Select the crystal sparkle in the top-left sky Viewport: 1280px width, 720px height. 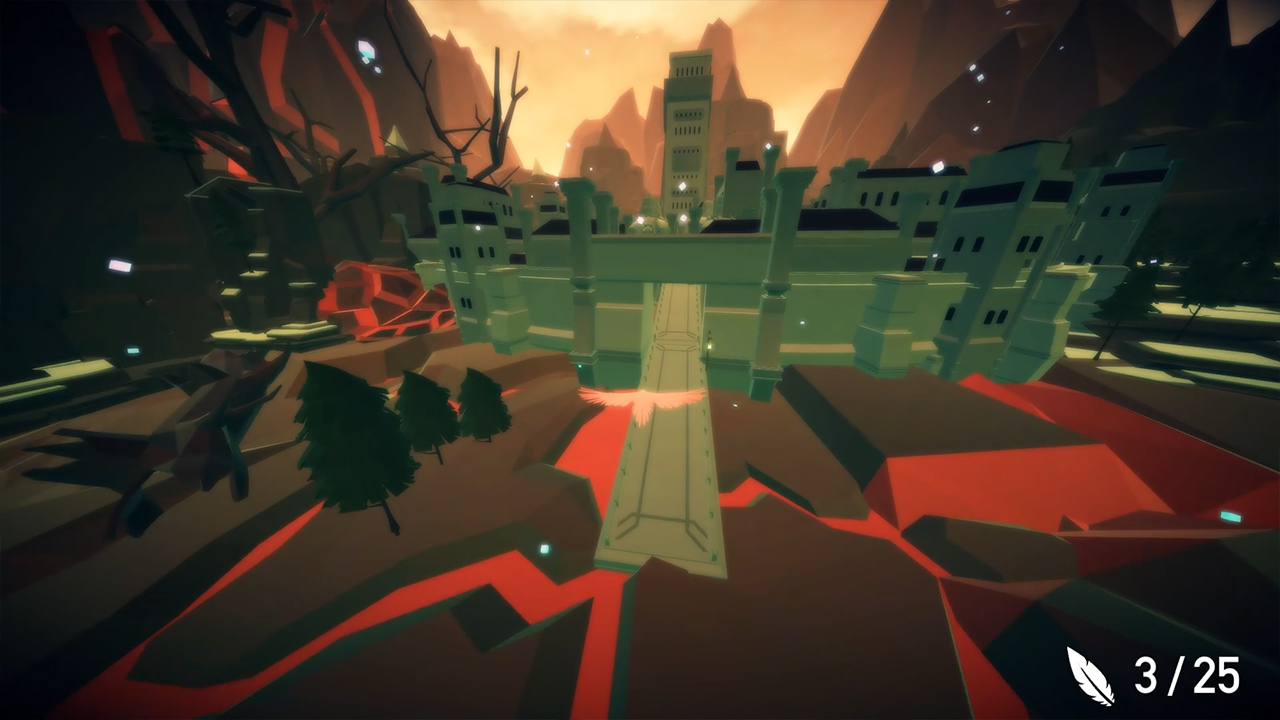[x=365, y=47]
